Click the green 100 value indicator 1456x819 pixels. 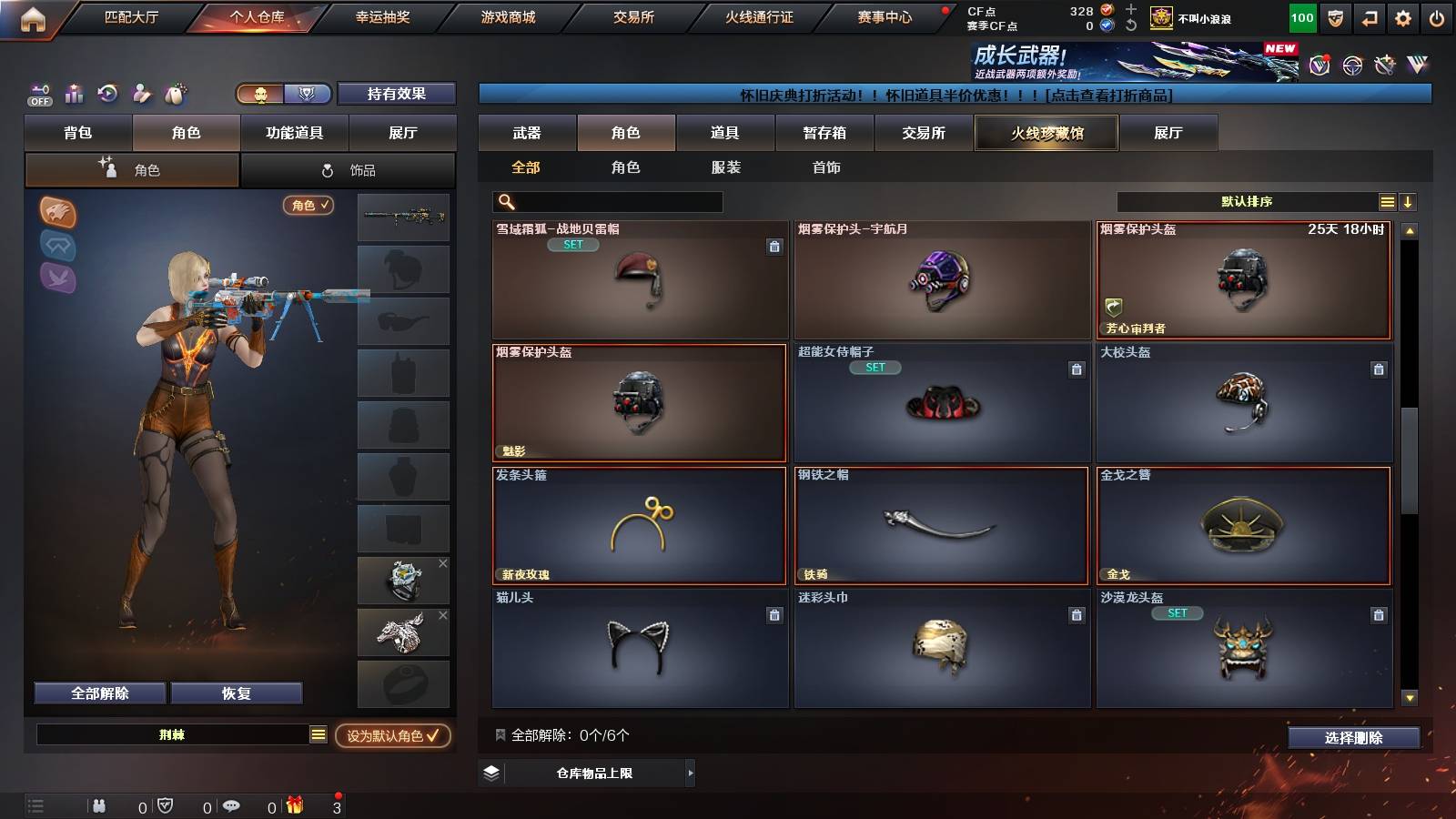coord(1303,17)
